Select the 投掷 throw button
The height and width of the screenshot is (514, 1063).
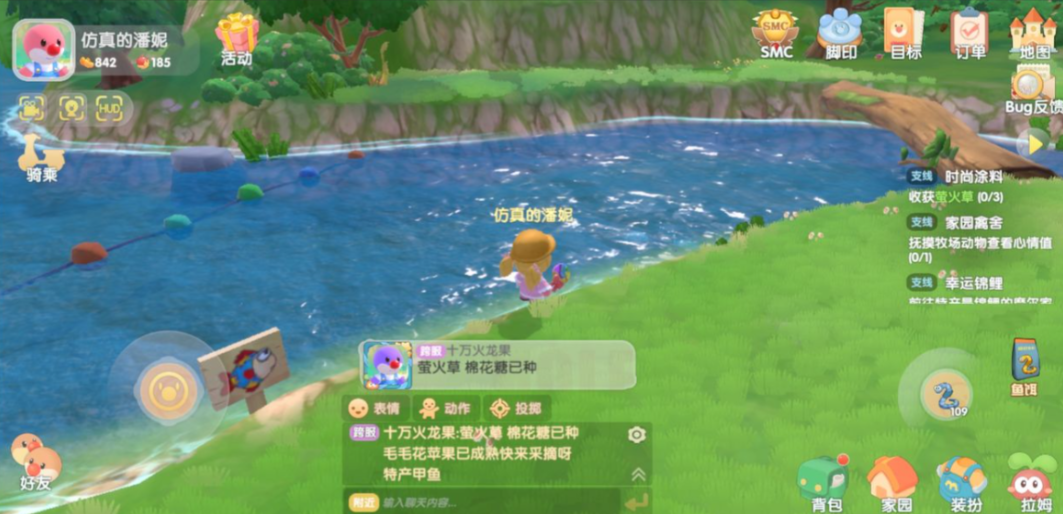[x=517, y=408]
